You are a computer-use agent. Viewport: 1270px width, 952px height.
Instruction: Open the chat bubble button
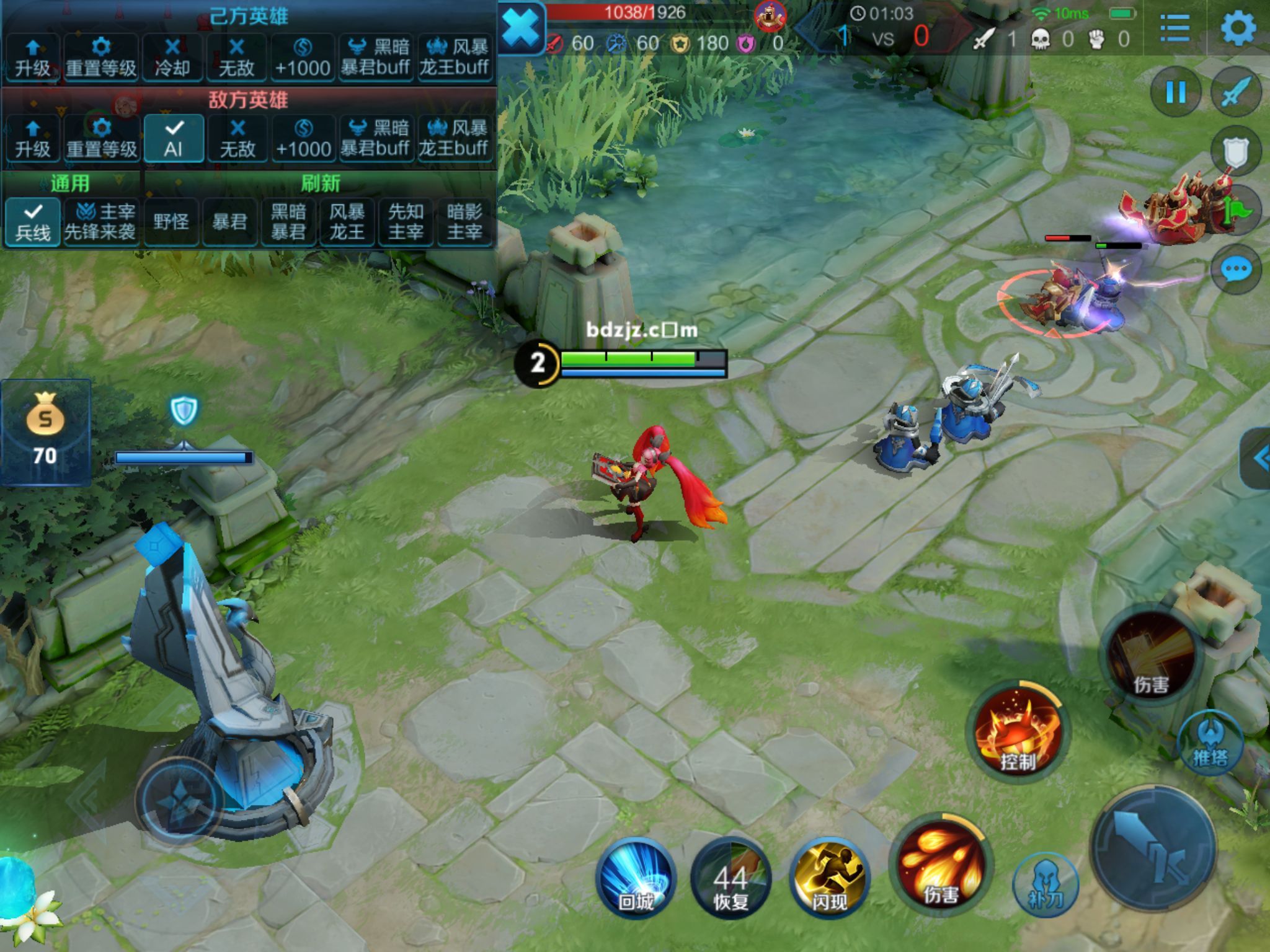[1236, 270]
